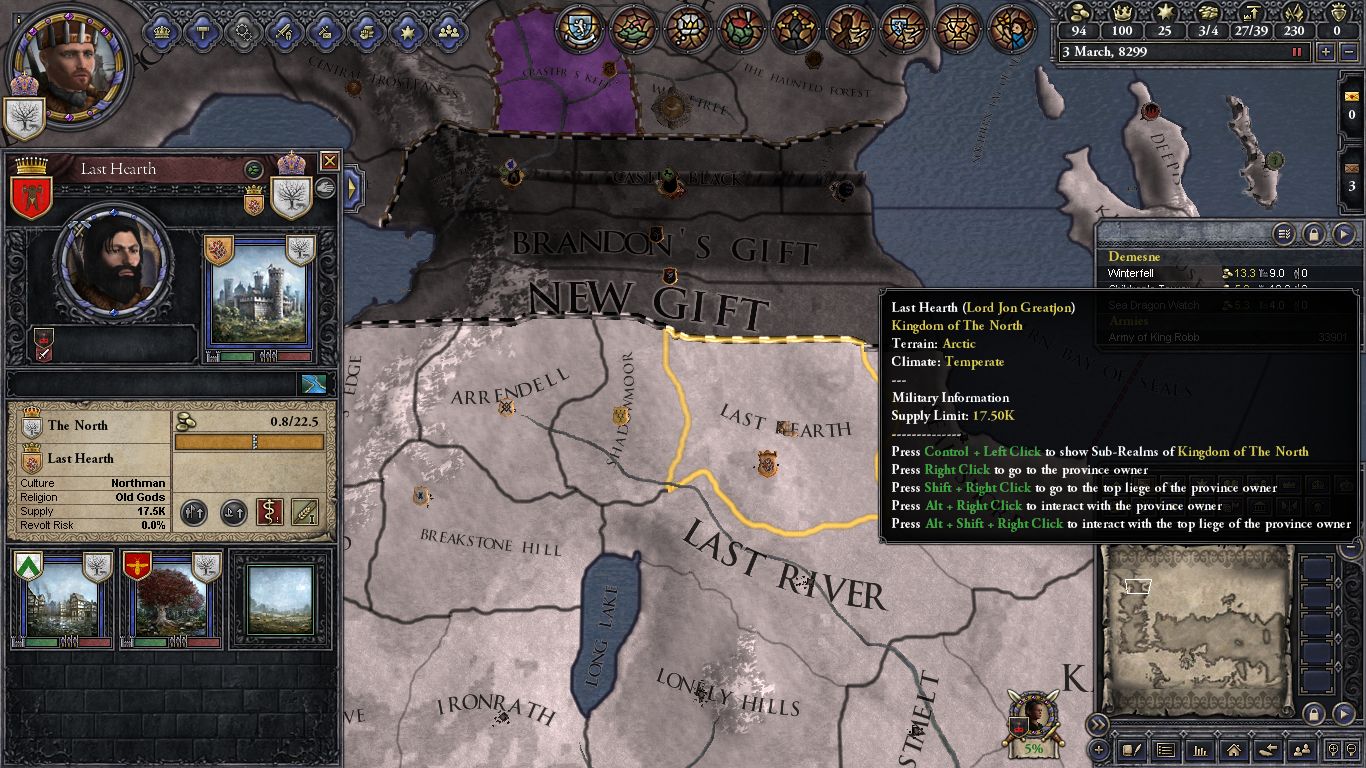Close the Last Hearth province panel

[329, 161]
